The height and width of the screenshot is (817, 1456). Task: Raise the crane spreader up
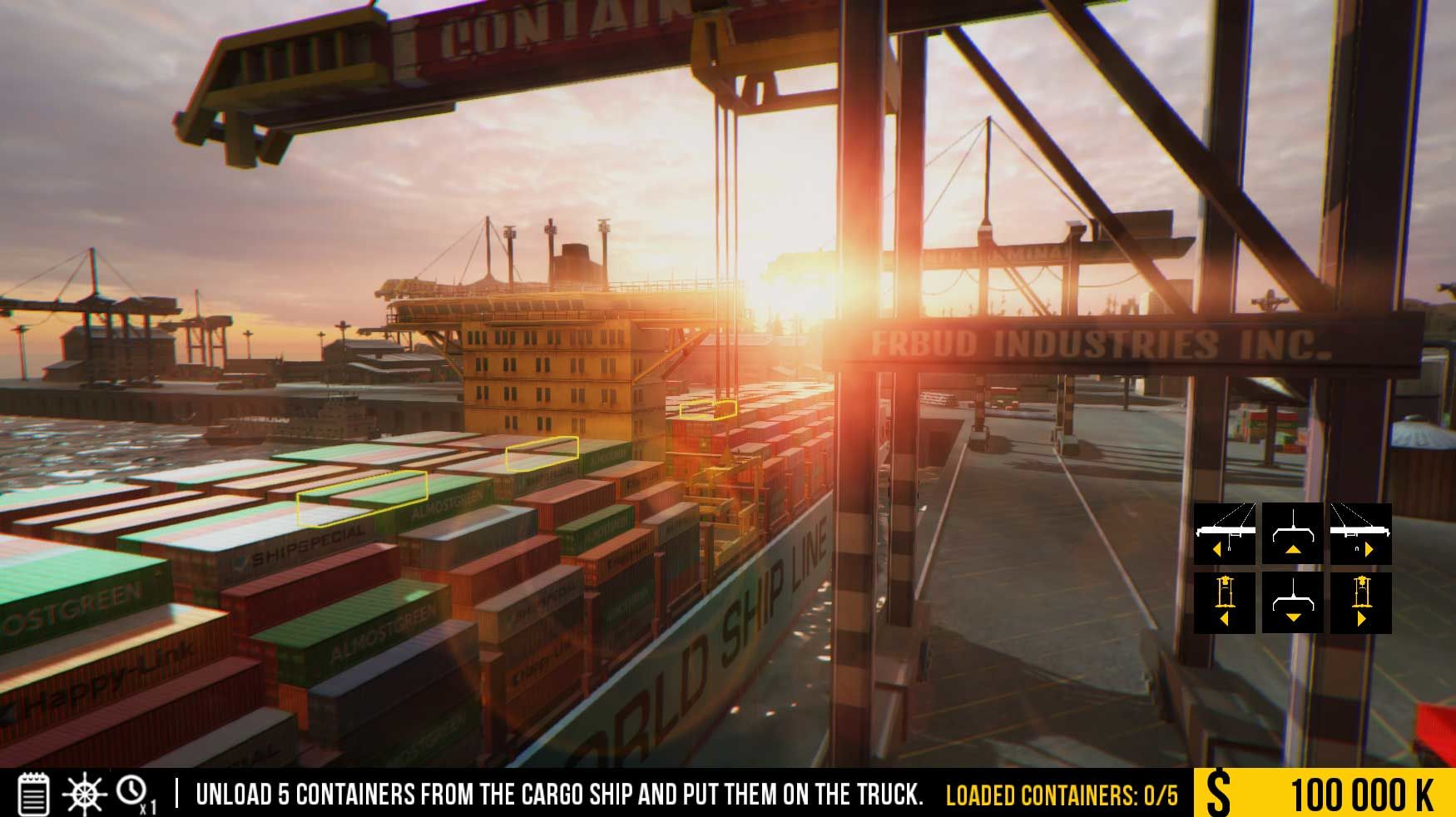point(1292,533)
